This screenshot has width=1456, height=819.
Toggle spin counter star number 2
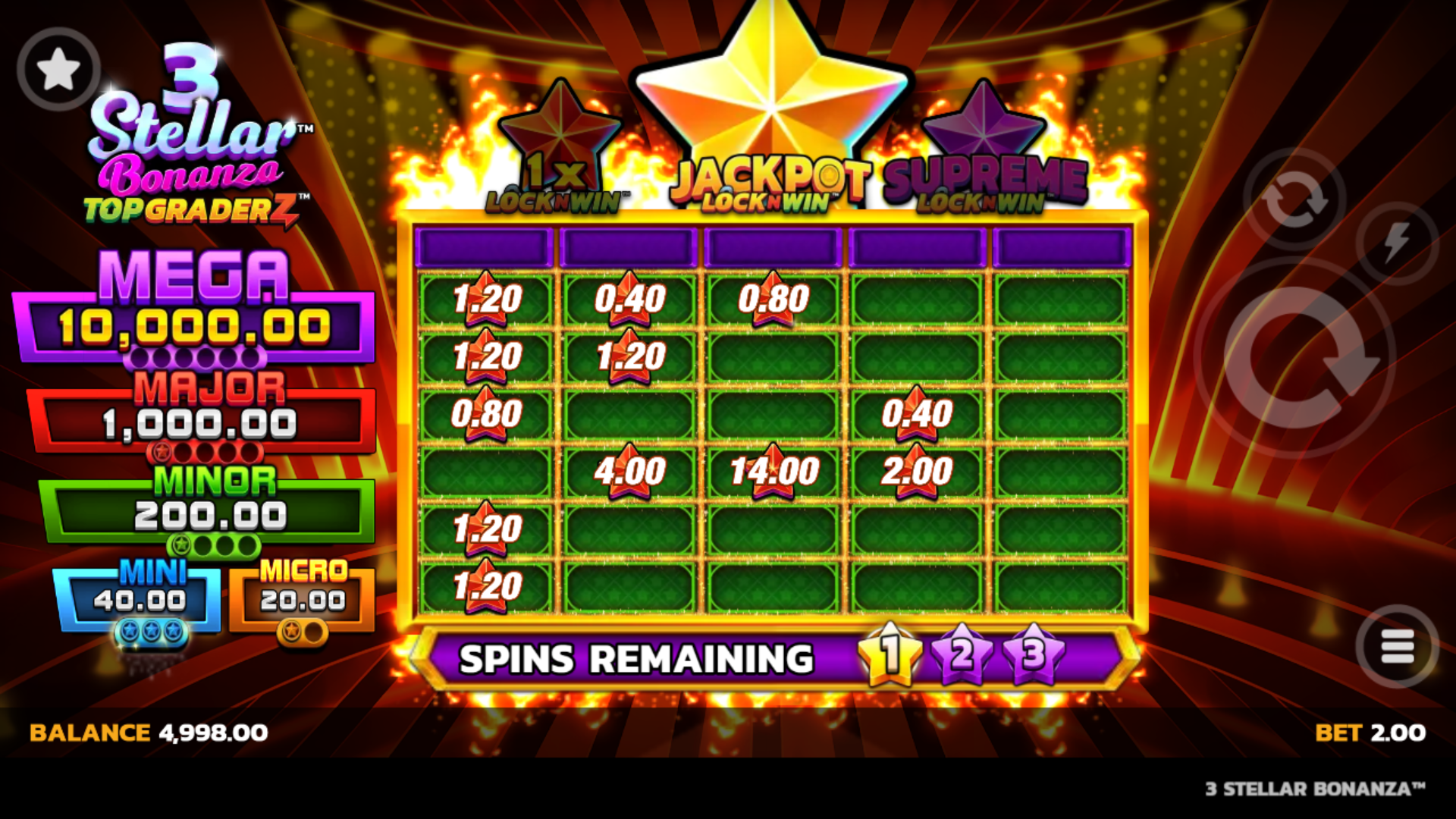[x=963, y=656]
